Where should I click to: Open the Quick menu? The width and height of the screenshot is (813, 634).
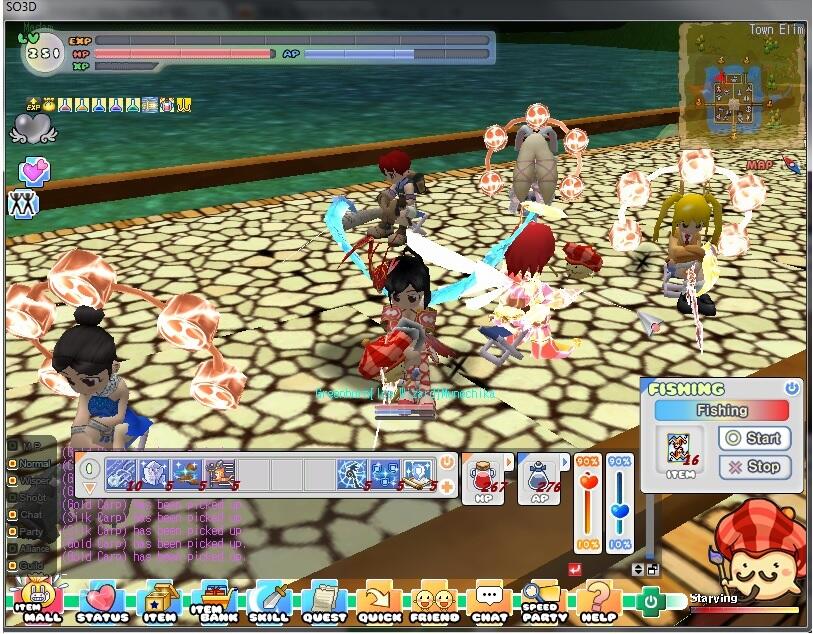379,602
